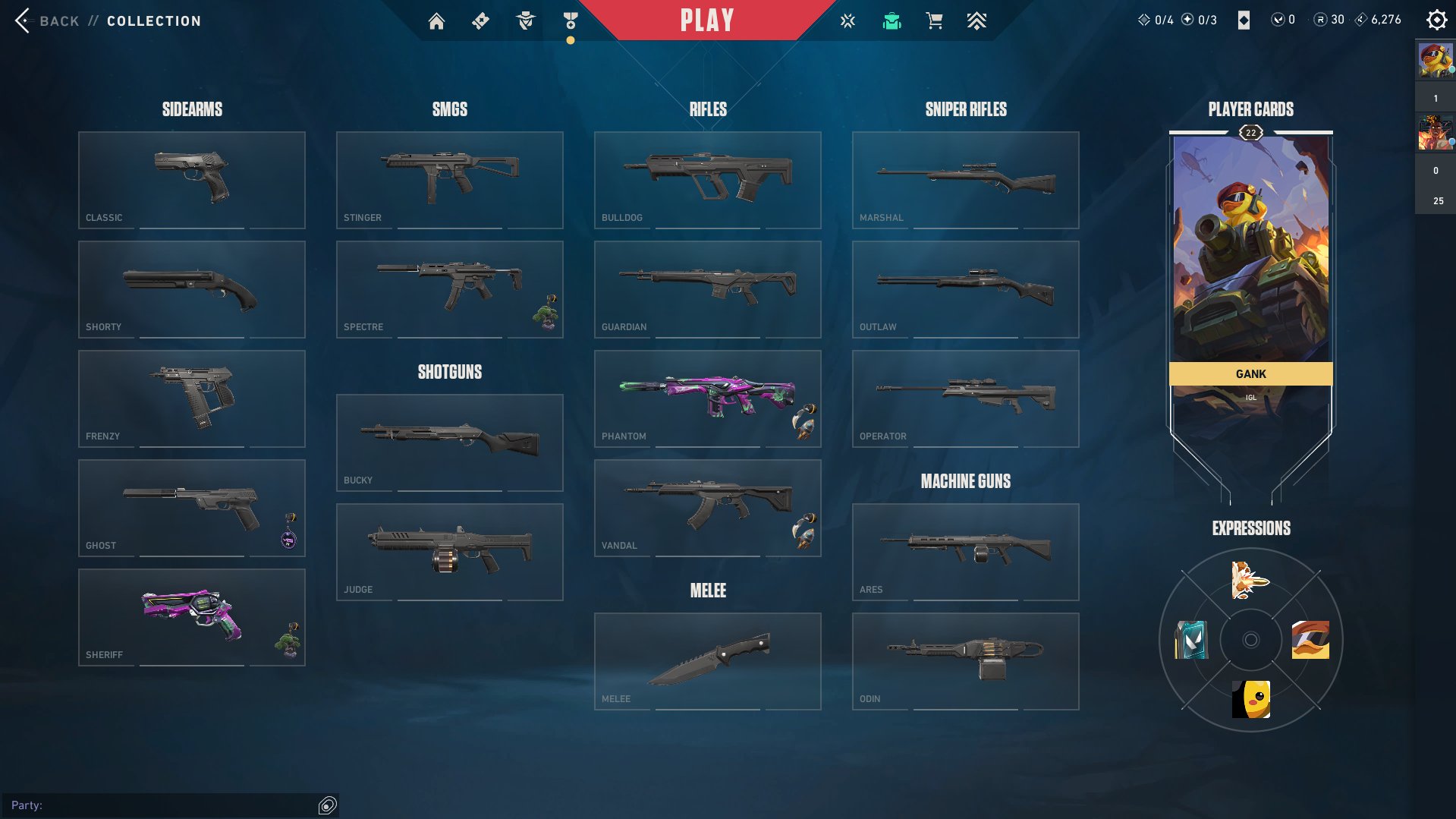
Task: Open the Esports hub
Action: (847, 20)
